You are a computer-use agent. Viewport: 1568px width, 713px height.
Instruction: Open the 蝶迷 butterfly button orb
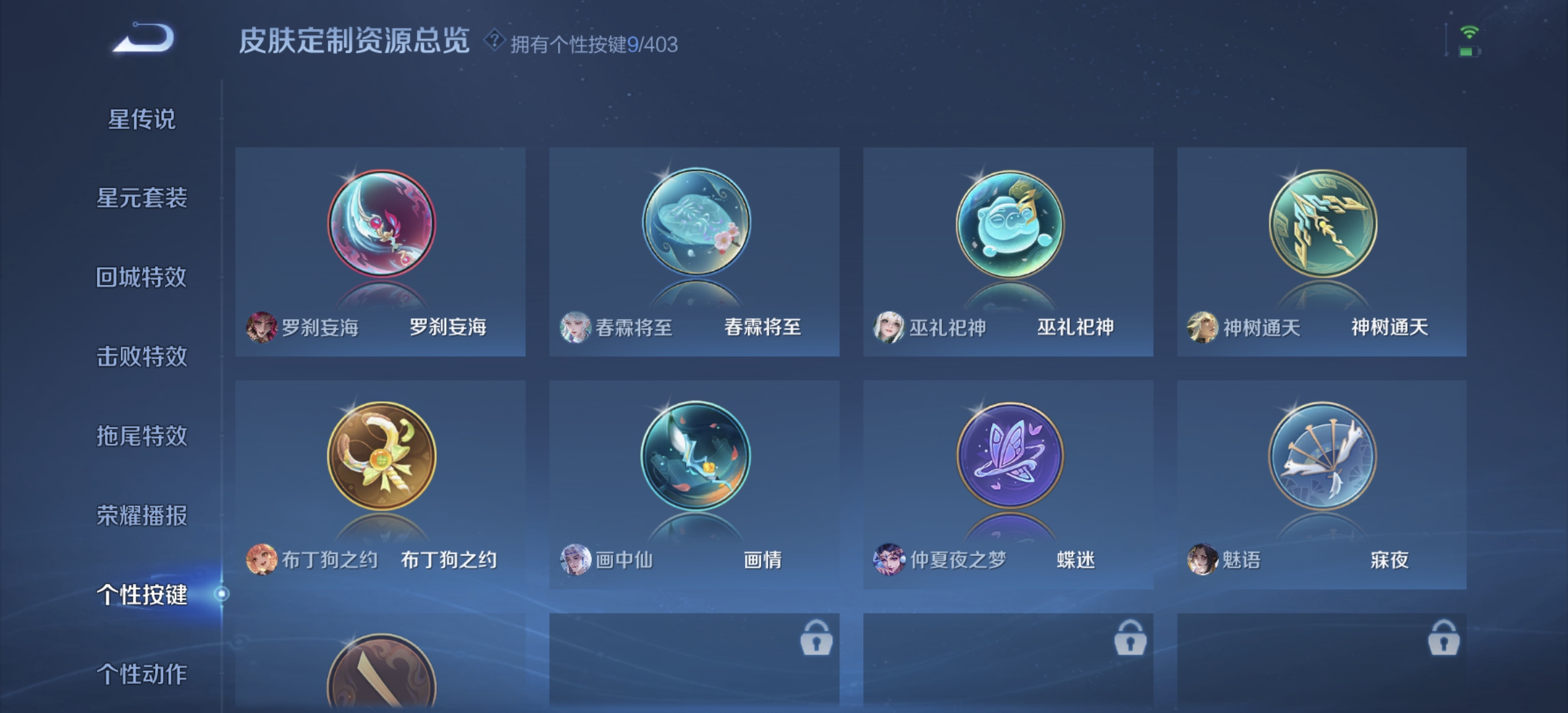coord(1008,456)
